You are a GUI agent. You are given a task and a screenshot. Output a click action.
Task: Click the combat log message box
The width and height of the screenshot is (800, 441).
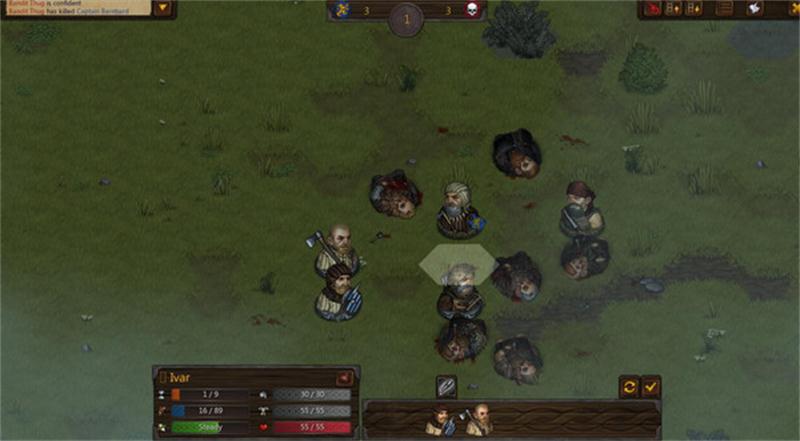tap(75, 8)
